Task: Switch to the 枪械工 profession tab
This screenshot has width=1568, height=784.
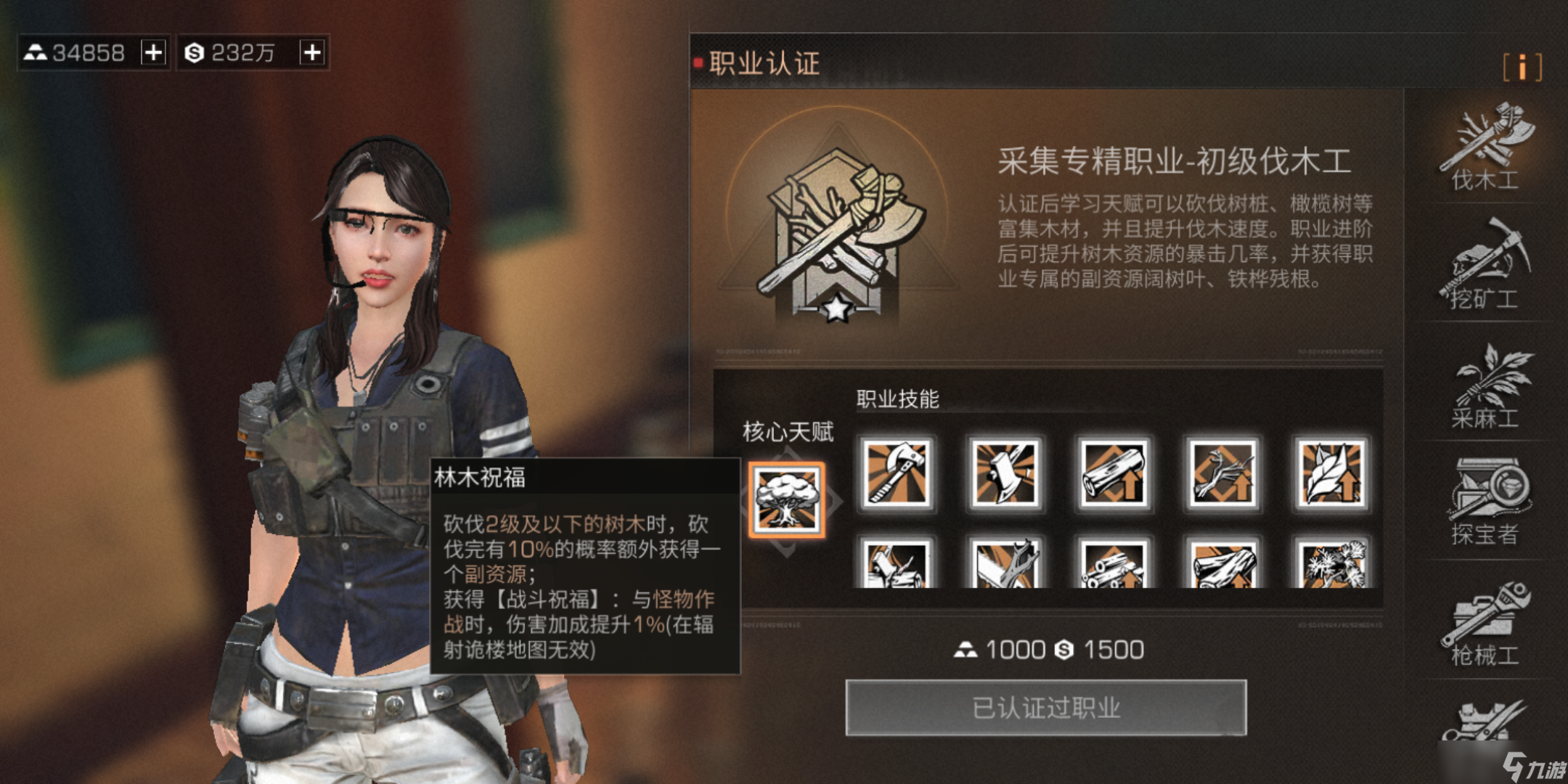Action: click(1485, 624)
